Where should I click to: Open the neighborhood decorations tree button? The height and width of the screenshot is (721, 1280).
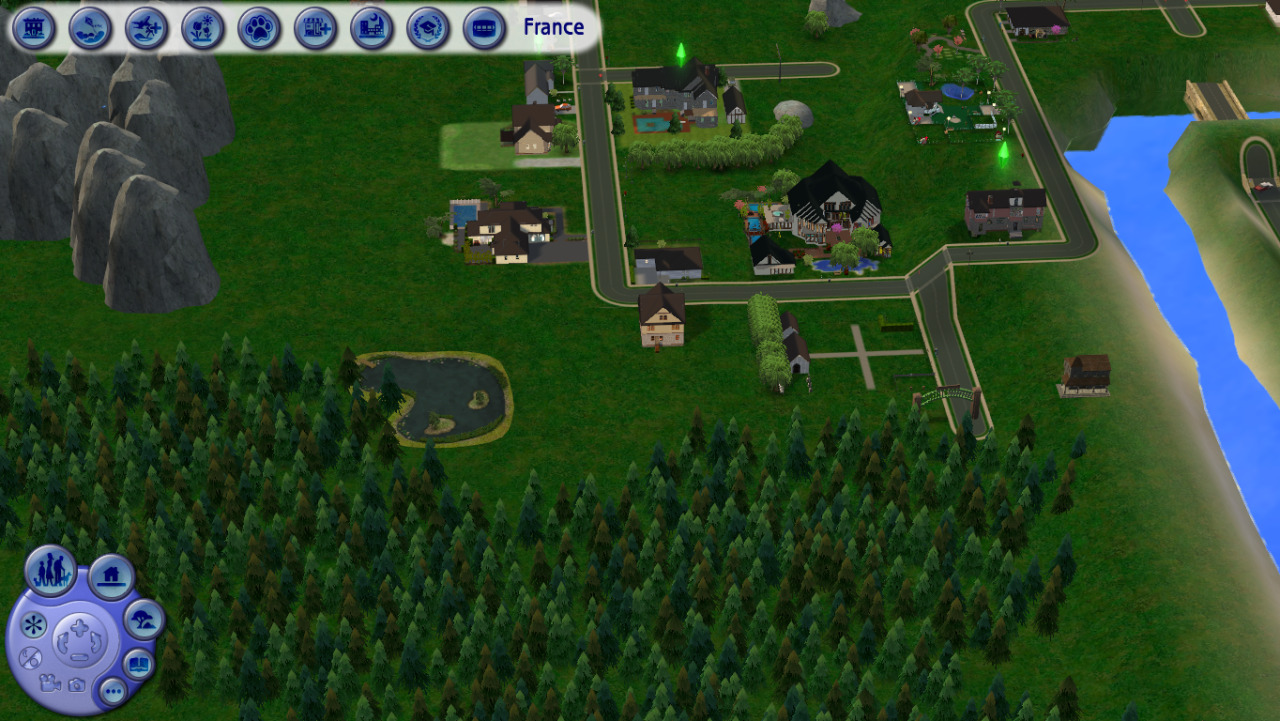pos(144,621)
